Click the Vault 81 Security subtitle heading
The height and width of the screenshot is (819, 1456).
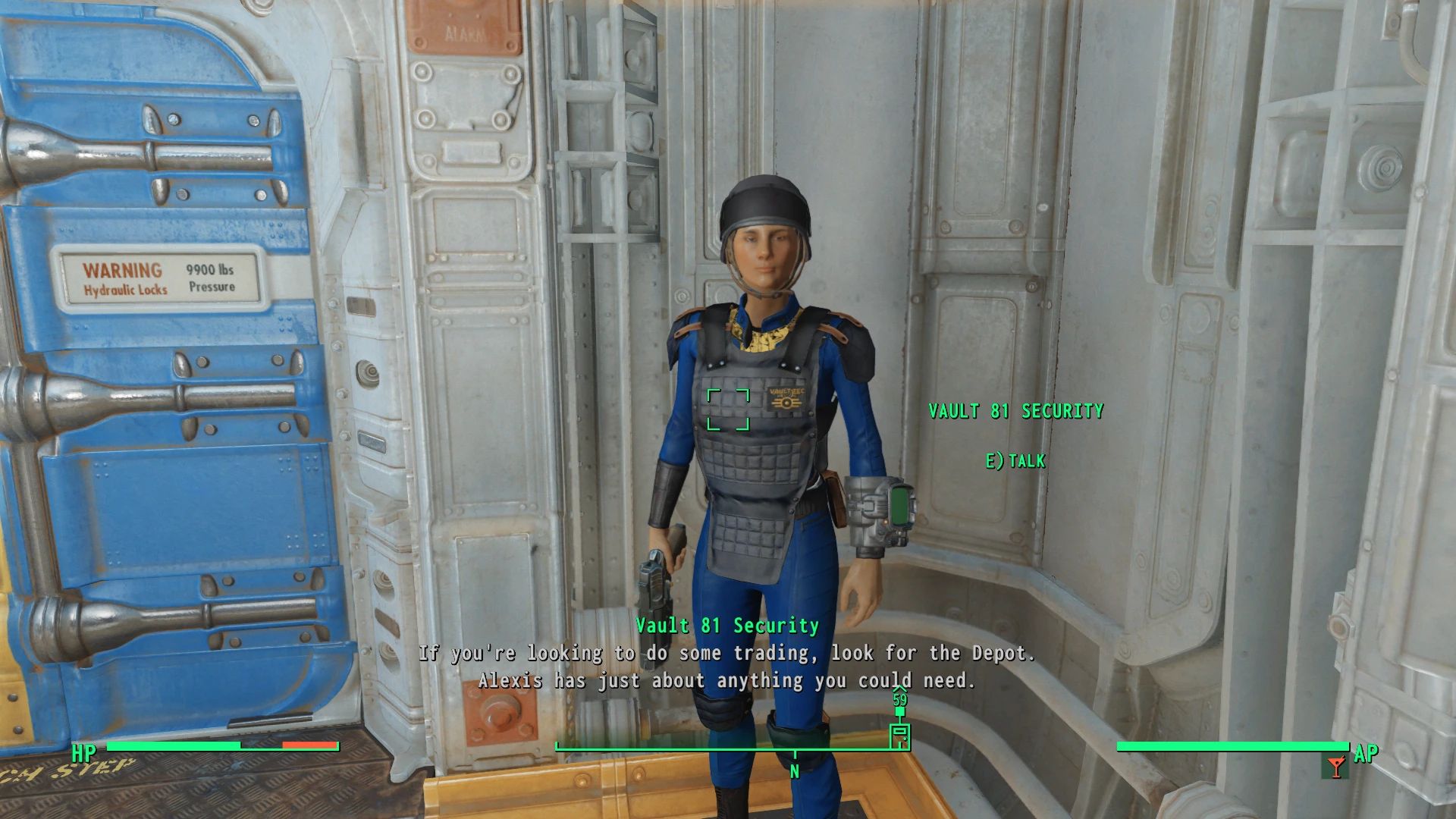coord(727,626)
